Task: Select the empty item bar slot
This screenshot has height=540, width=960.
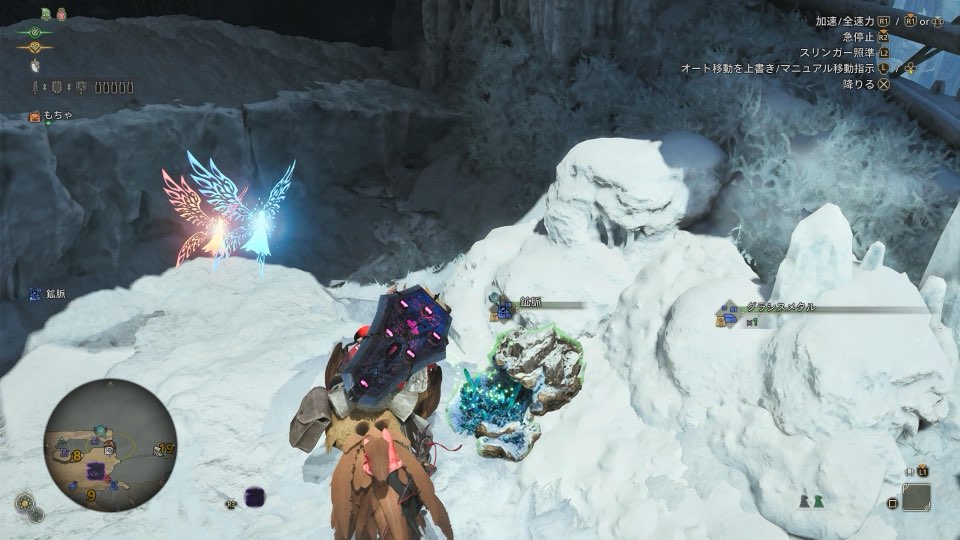Action: coord(916,497)
